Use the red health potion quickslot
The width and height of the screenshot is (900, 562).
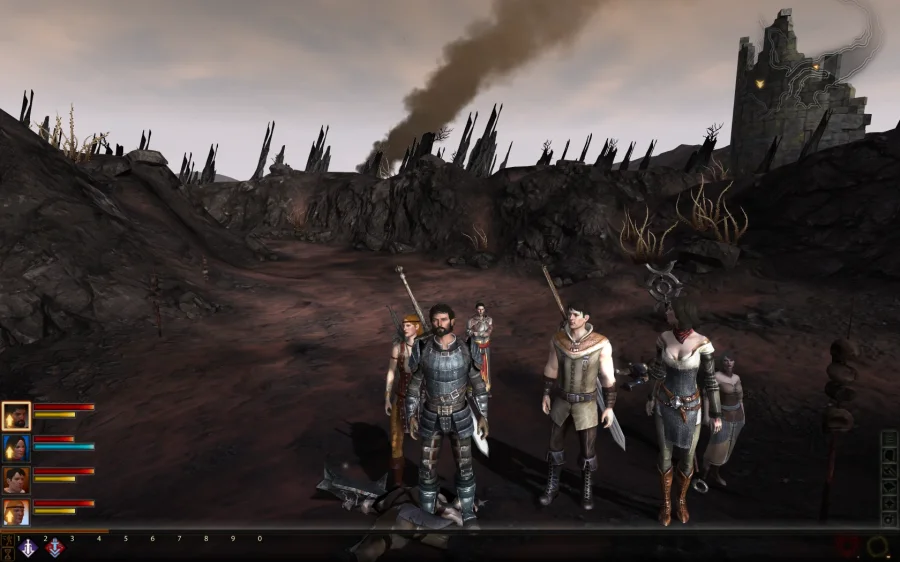coord(848,547)
